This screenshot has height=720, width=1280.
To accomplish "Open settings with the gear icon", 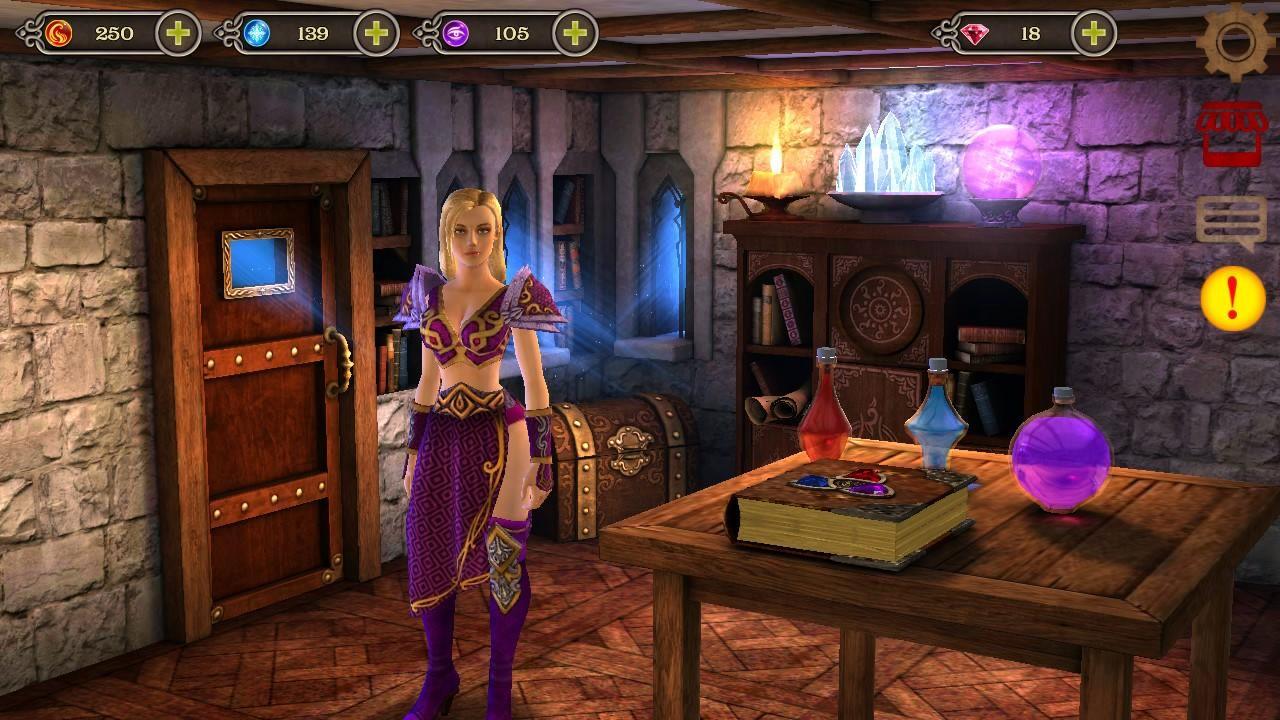I will click(1236, 40).
